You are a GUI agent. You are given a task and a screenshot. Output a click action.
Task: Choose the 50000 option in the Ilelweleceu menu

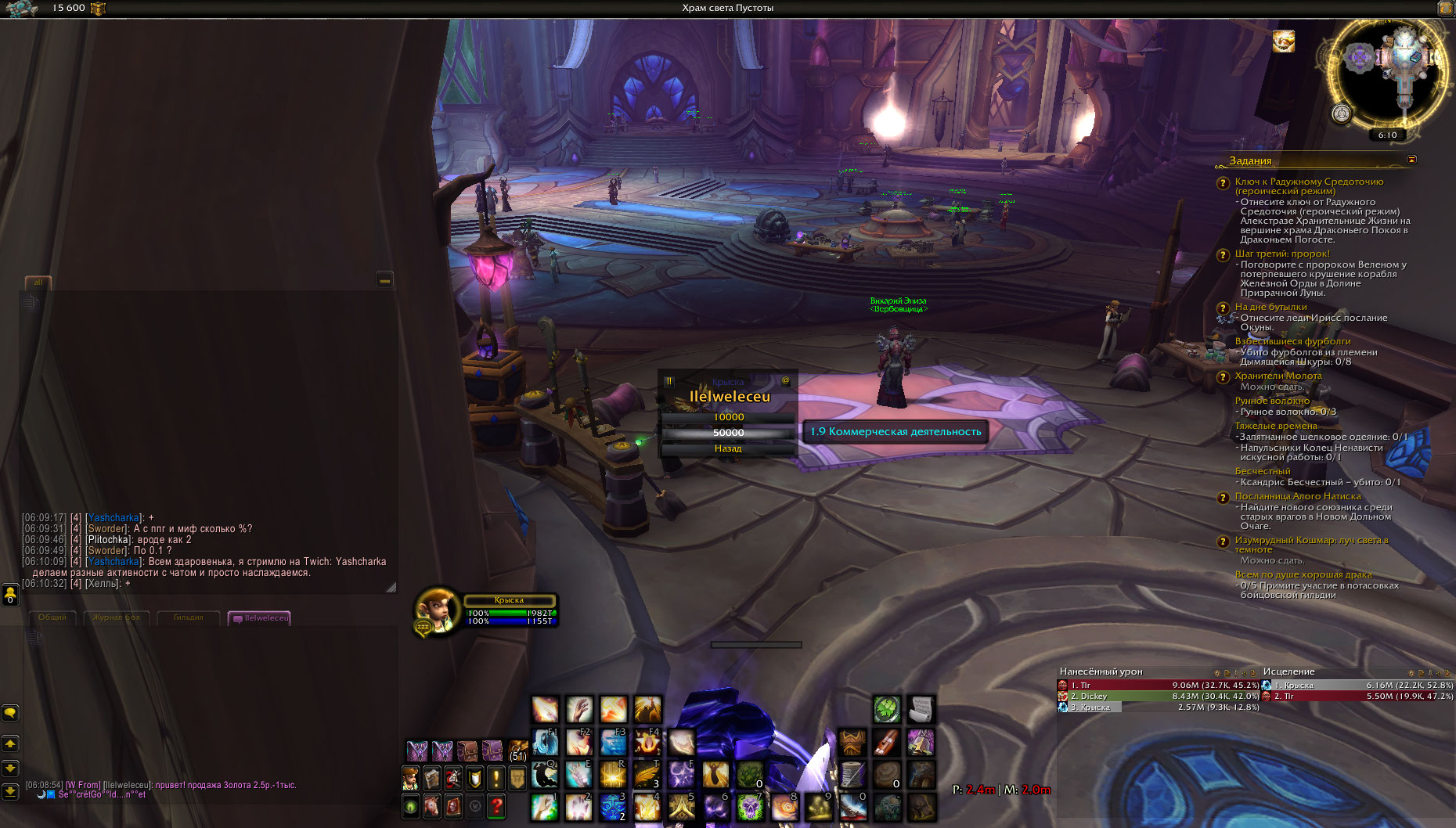[x=728, y=433]
